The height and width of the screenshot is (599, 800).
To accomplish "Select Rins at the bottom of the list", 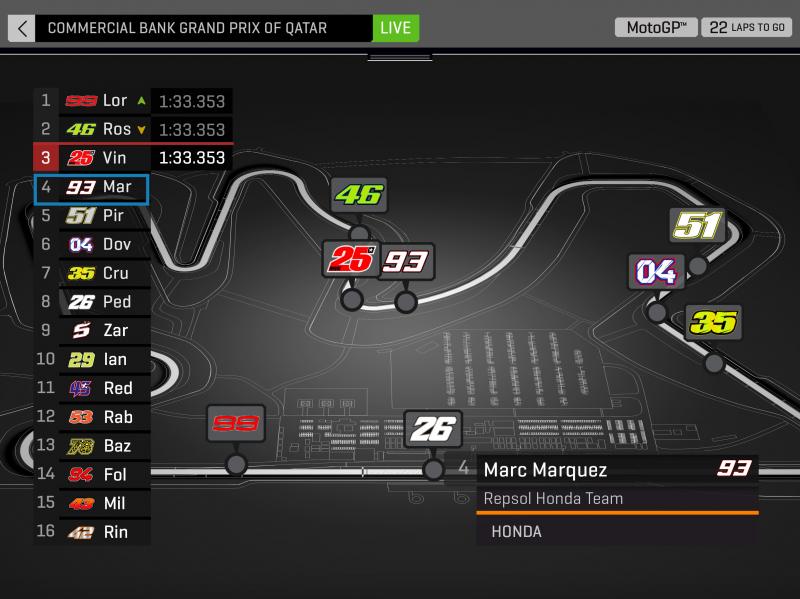I will 92,532.
